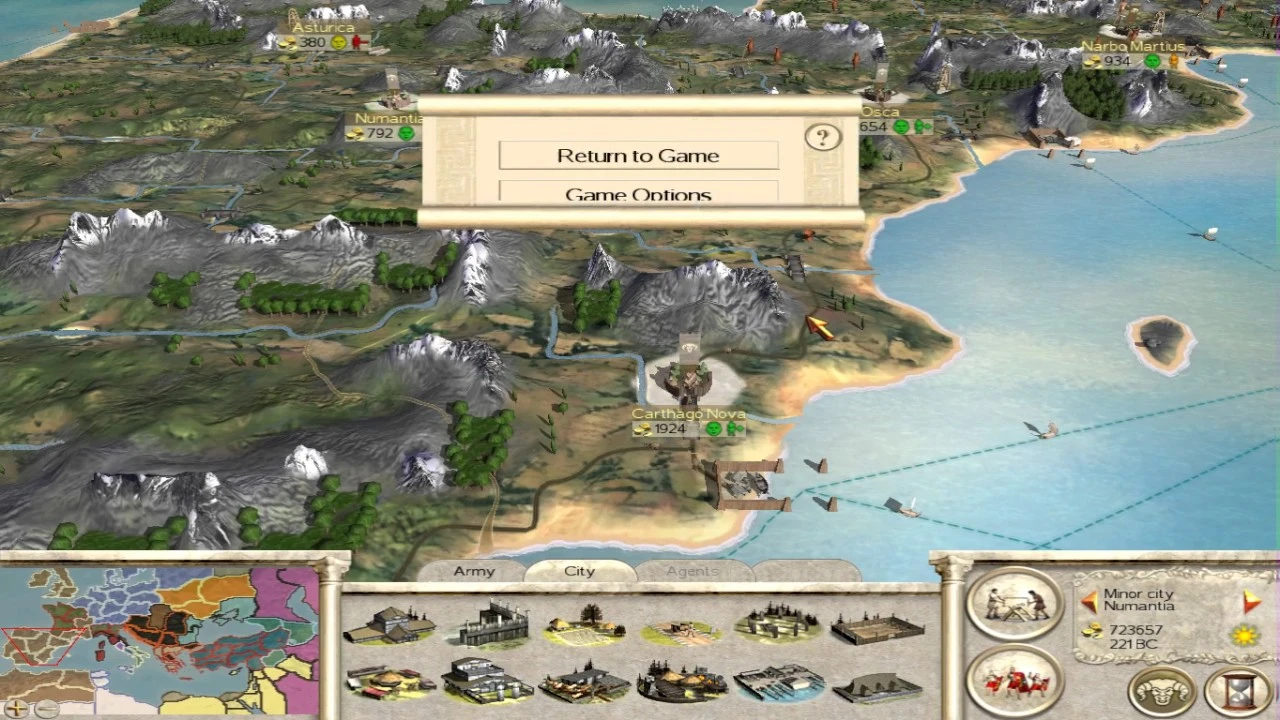Open the Agents tab

point(692,571)
